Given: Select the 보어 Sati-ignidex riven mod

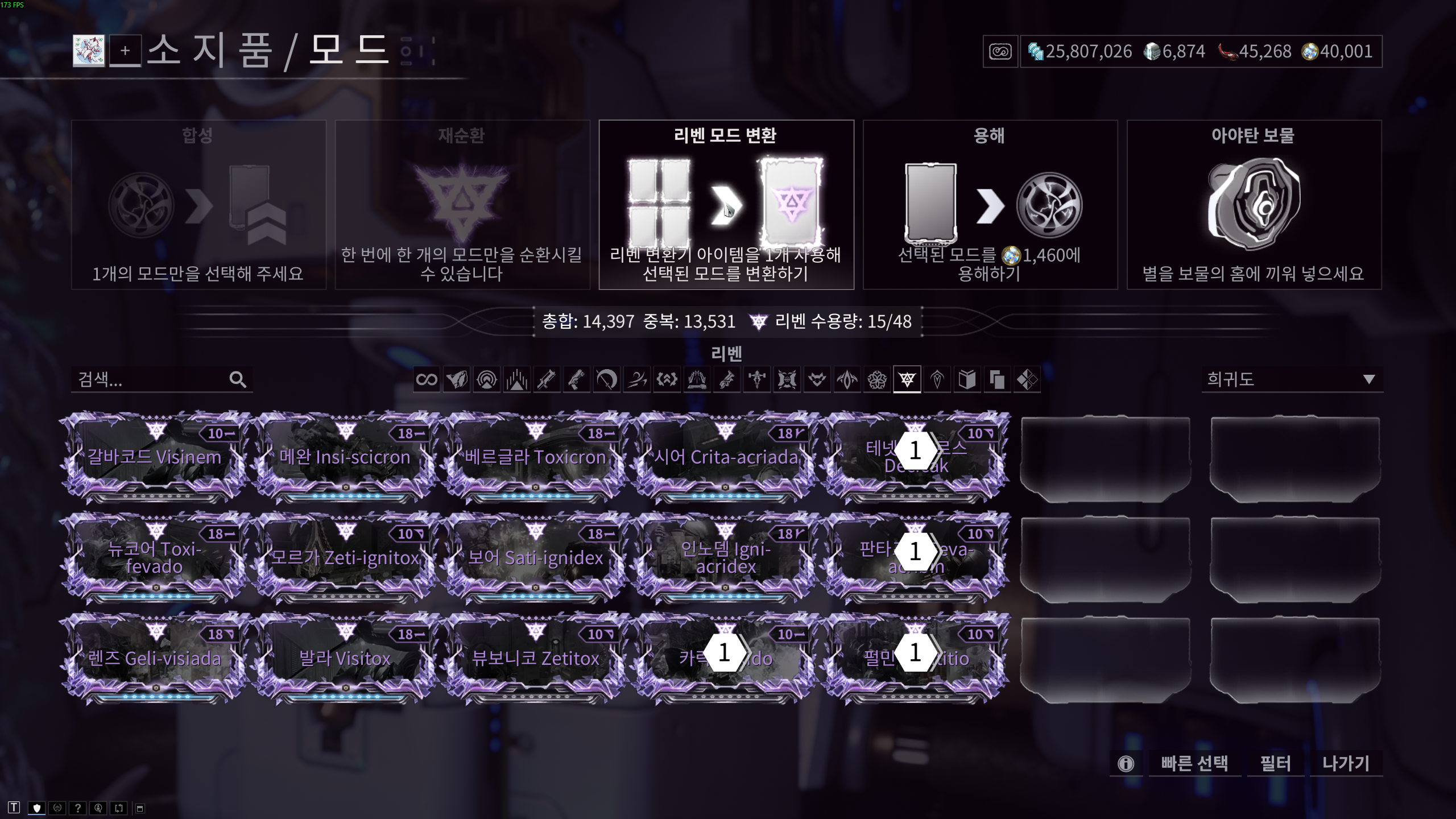Looking at the screenshot, I should tap(535, 557).
